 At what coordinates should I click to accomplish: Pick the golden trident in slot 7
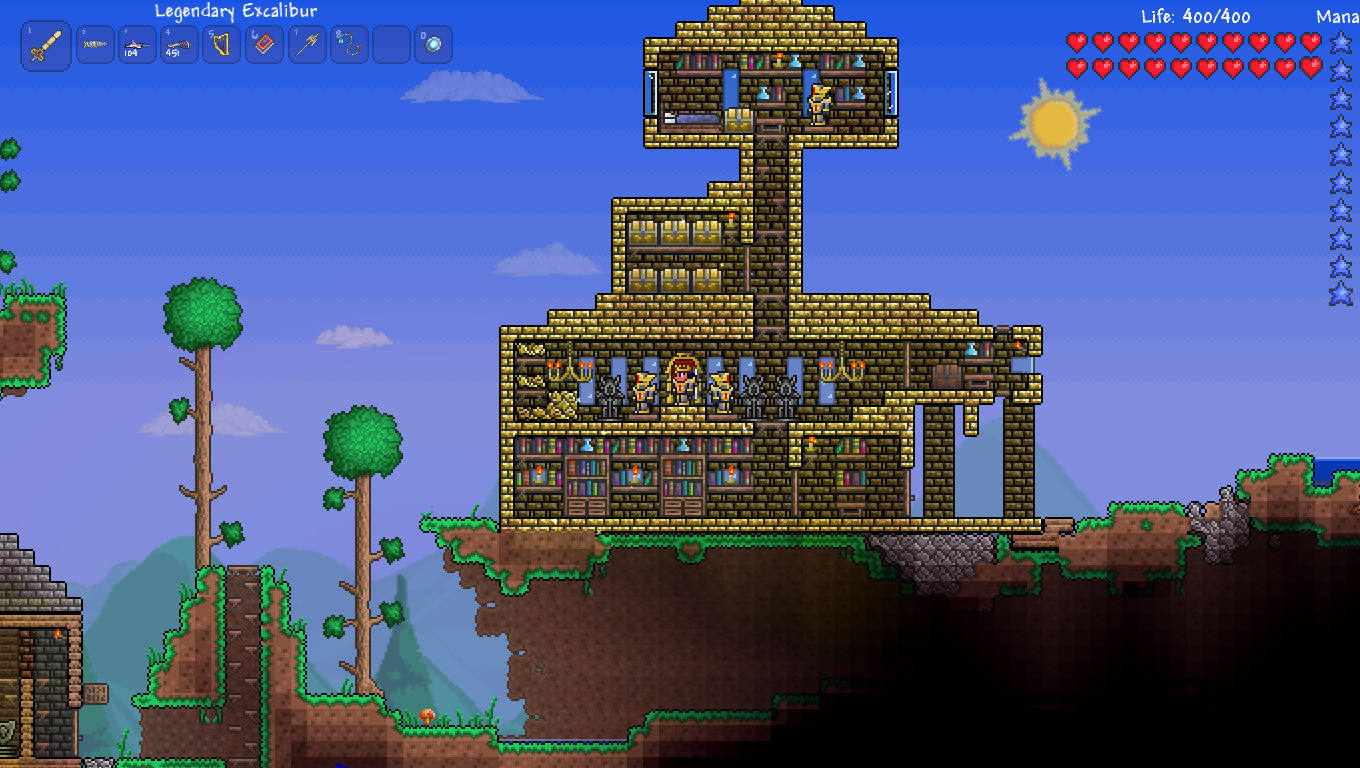(307, 45)
